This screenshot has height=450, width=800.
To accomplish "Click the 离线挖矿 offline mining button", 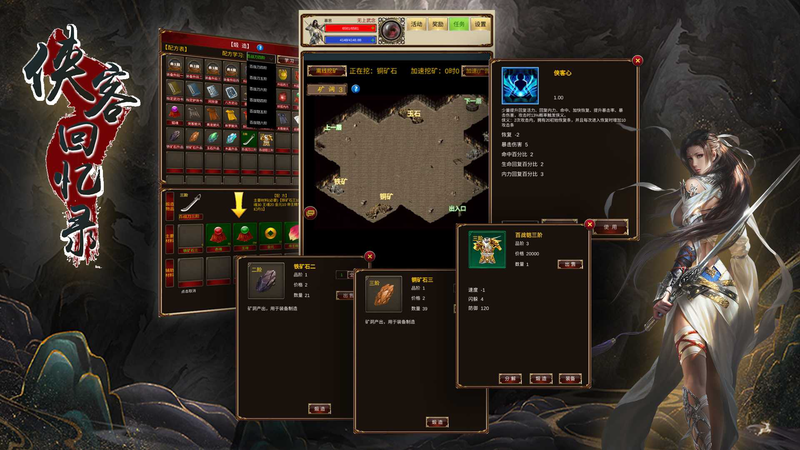I will tap(327, 72).
